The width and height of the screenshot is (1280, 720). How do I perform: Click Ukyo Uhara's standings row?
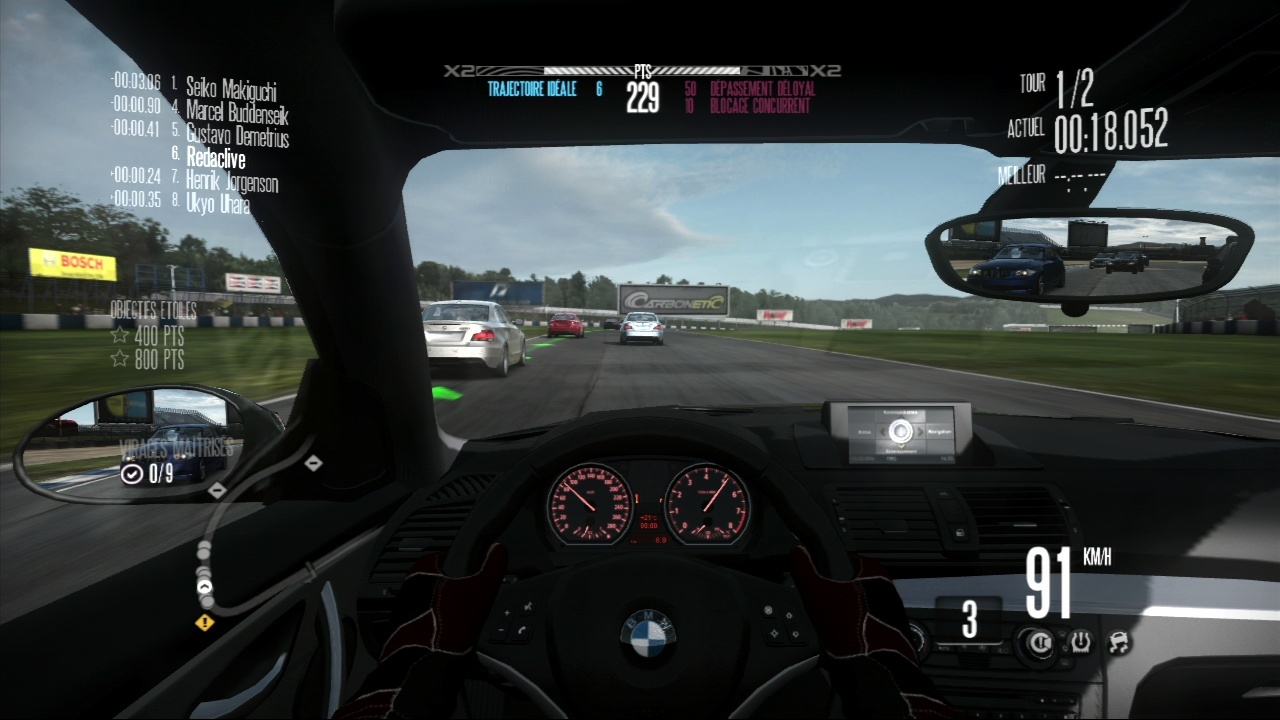pyautogui.click(x=217, y=204)
